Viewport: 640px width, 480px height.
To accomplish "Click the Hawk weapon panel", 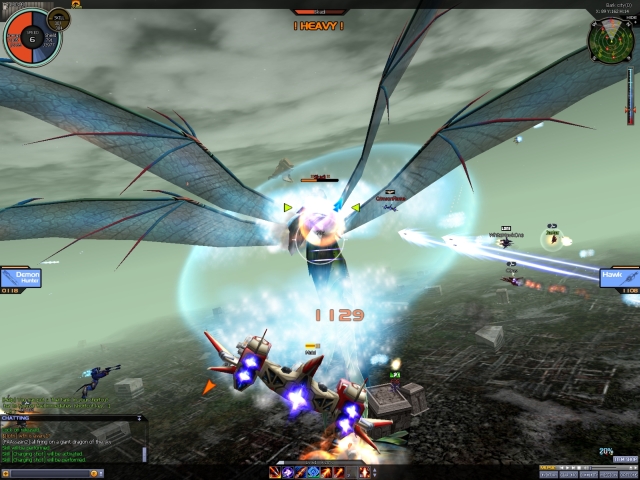I will [x=619, y=278].
